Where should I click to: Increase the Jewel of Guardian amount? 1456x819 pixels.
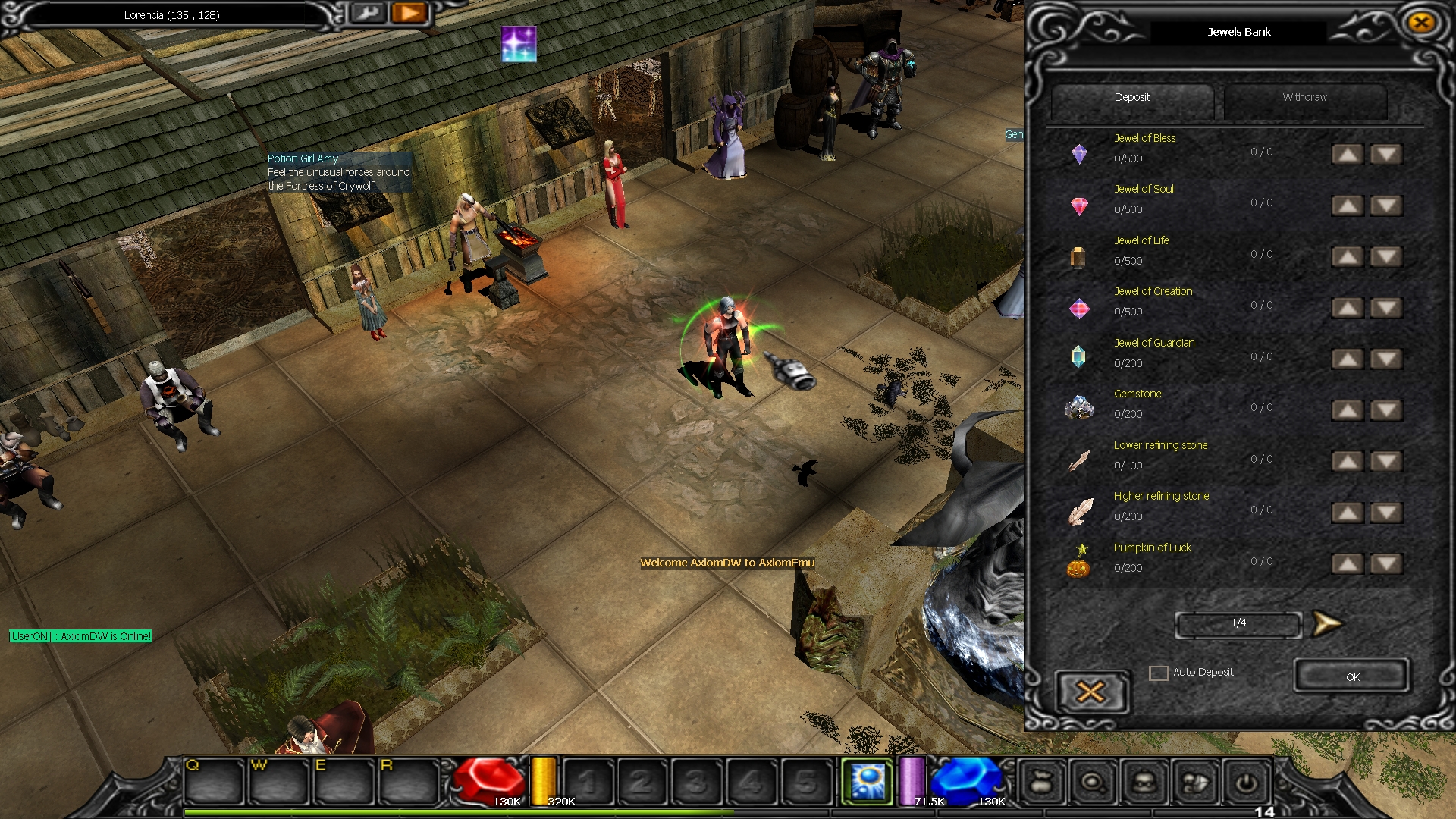(x=1348, y=359)
